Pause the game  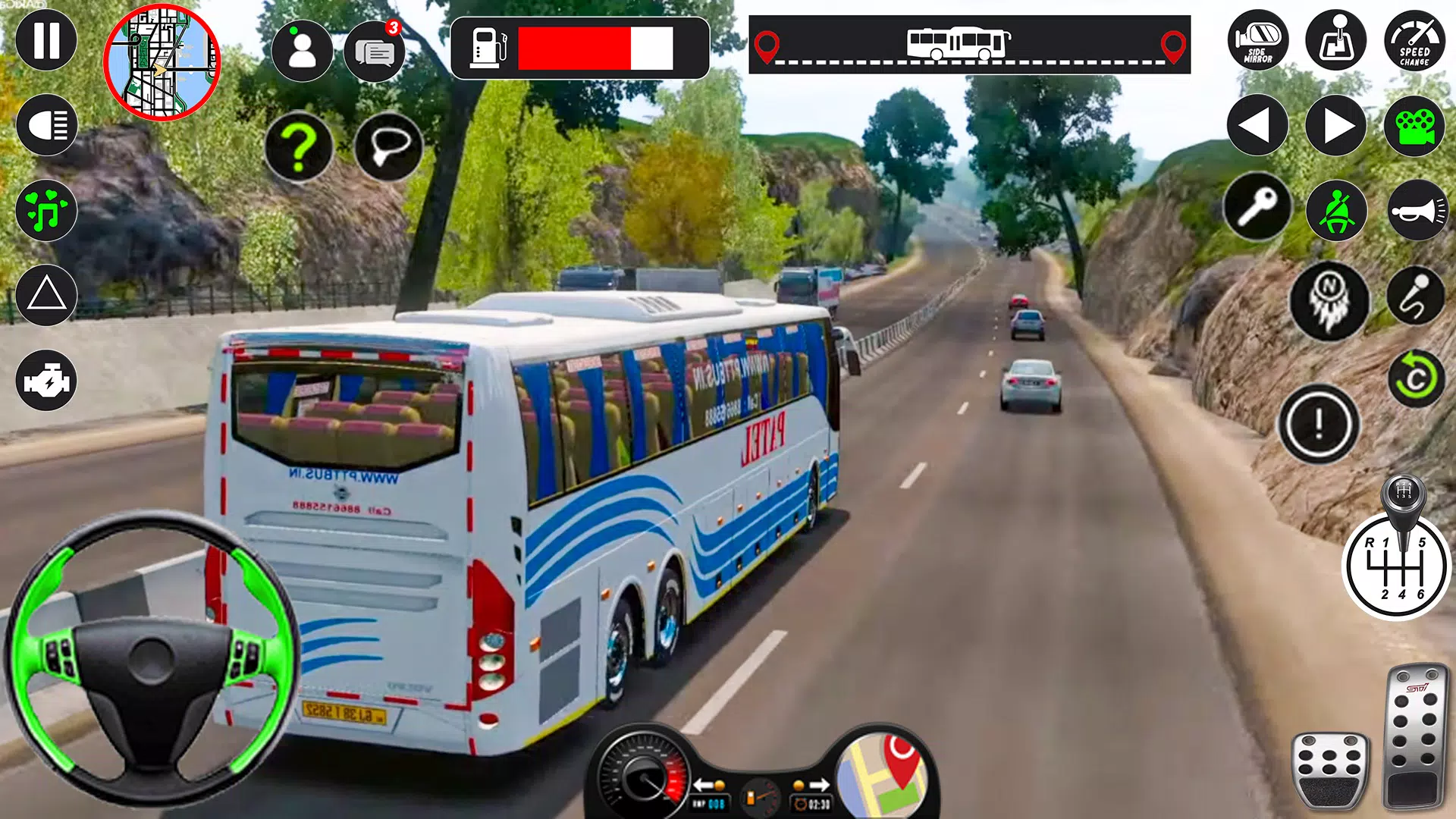(x=46, y=40)
